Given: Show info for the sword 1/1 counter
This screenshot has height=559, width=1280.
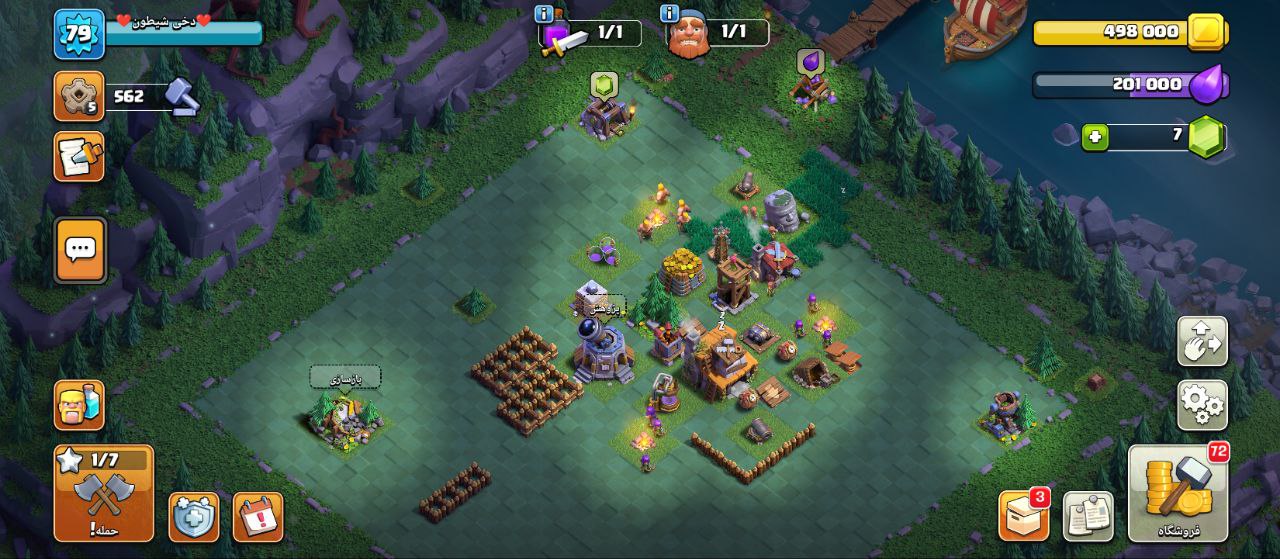Looking at the screenshot, I should (544, 14).
